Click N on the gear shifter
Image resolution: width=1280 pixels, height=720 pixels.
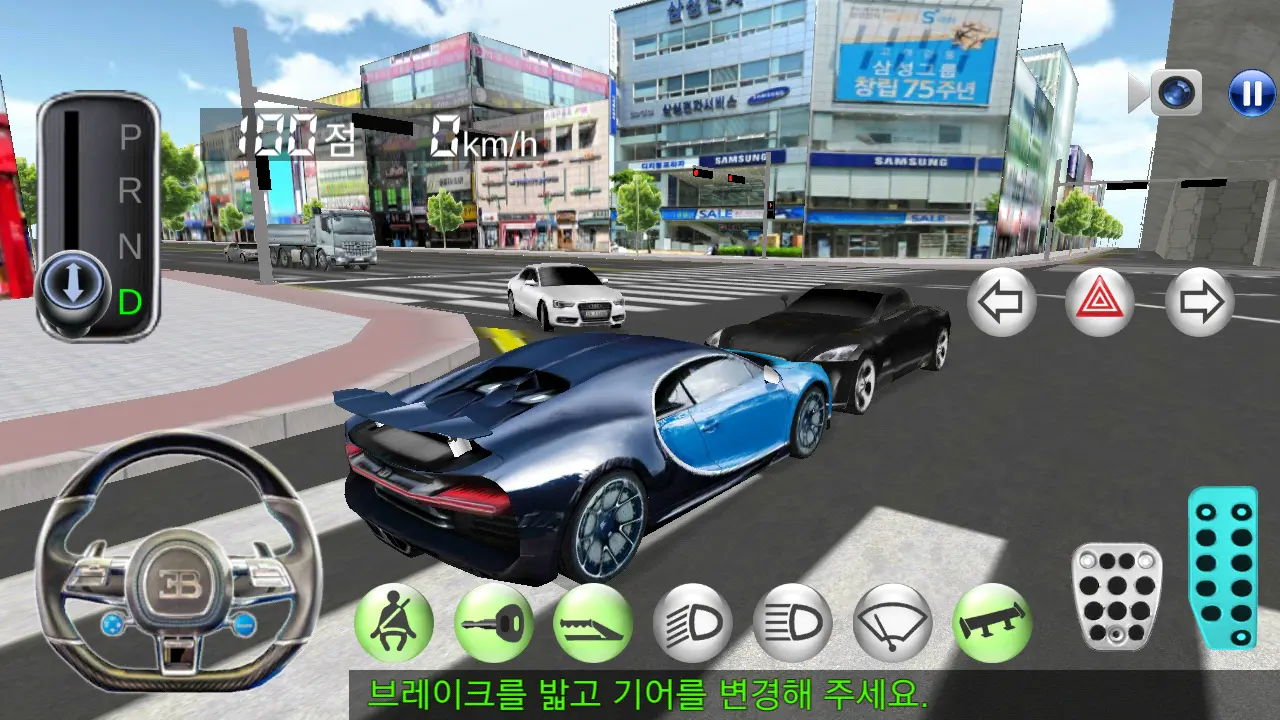coord(129,243)
